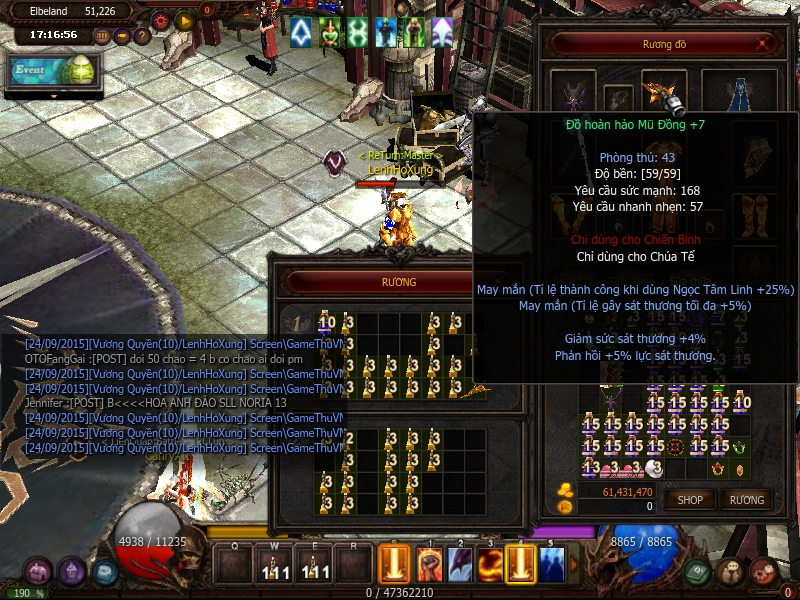Screen dimensions: 800x600
Task: Click the orange play arrow button
Action: pyautogui.click(x=184, y=19)
